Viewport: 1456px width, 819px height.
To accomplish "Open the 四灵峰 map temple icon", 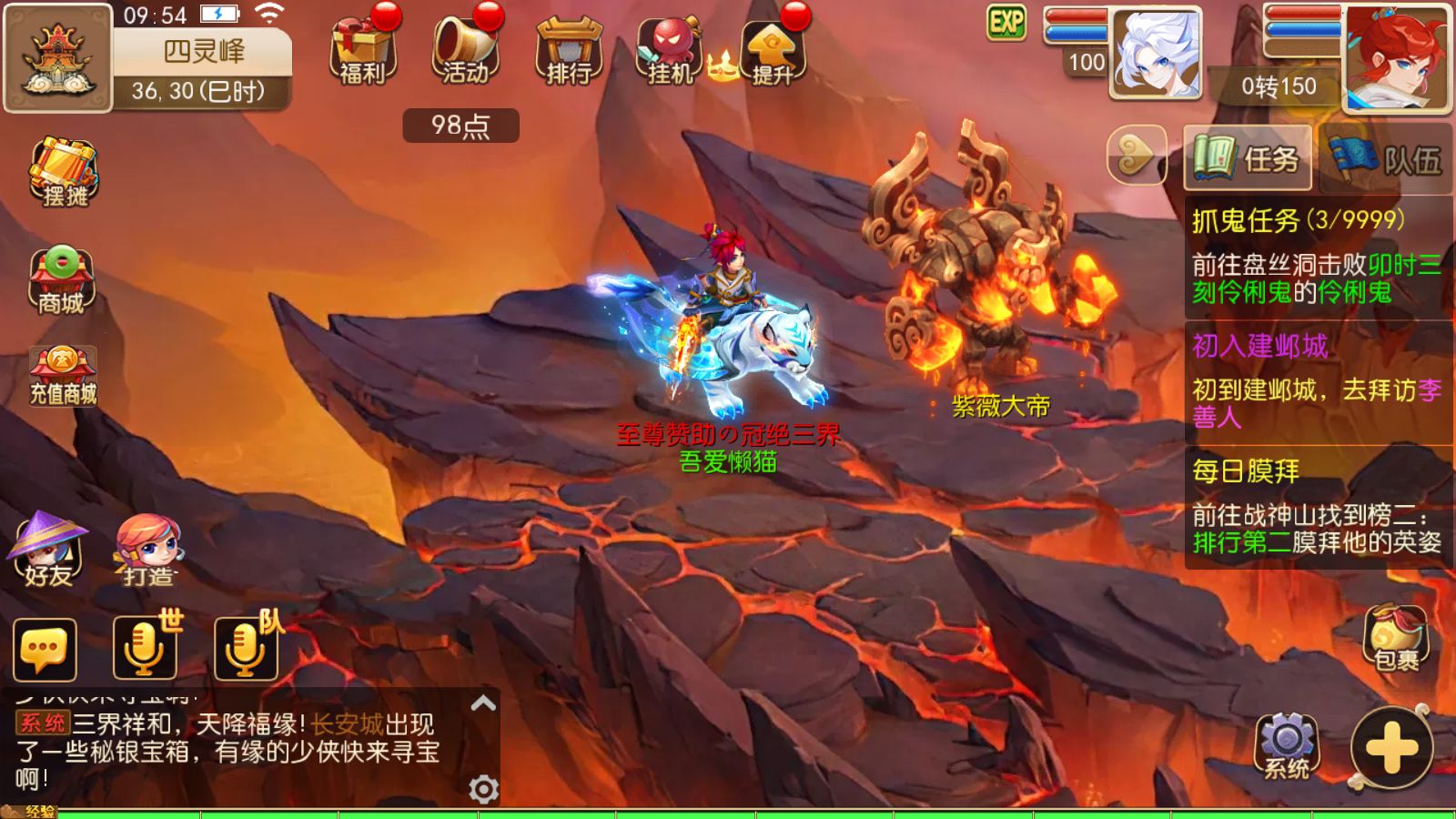I will 57,58.
